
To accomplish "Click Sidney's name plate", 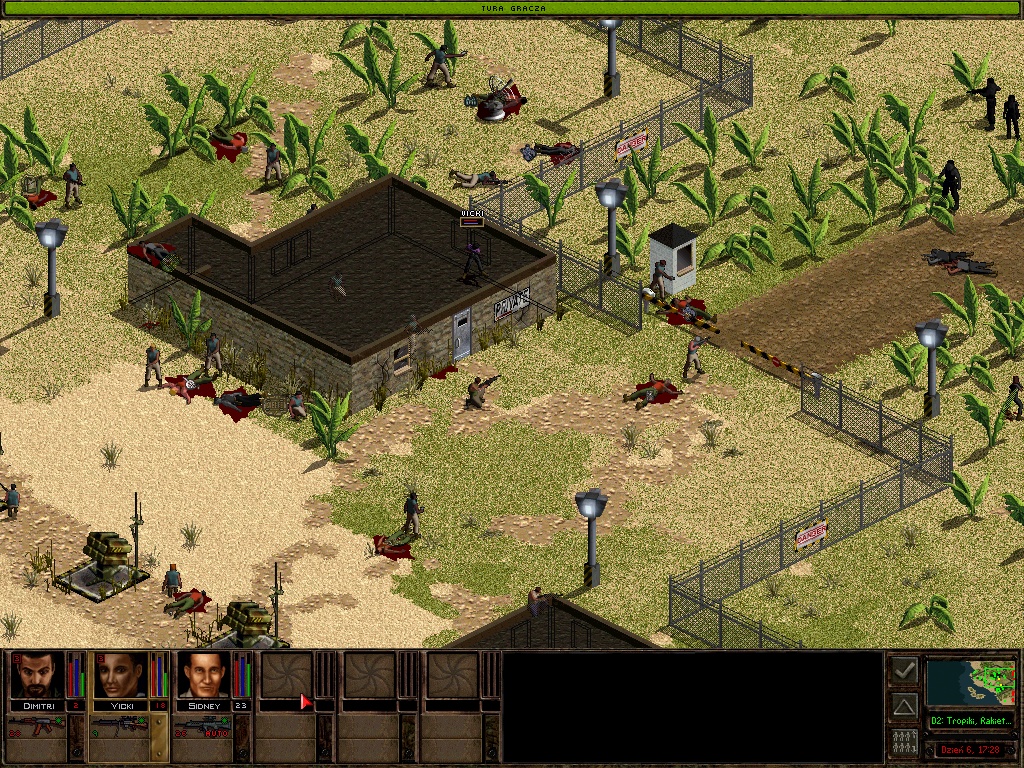I will coord(204,705).
